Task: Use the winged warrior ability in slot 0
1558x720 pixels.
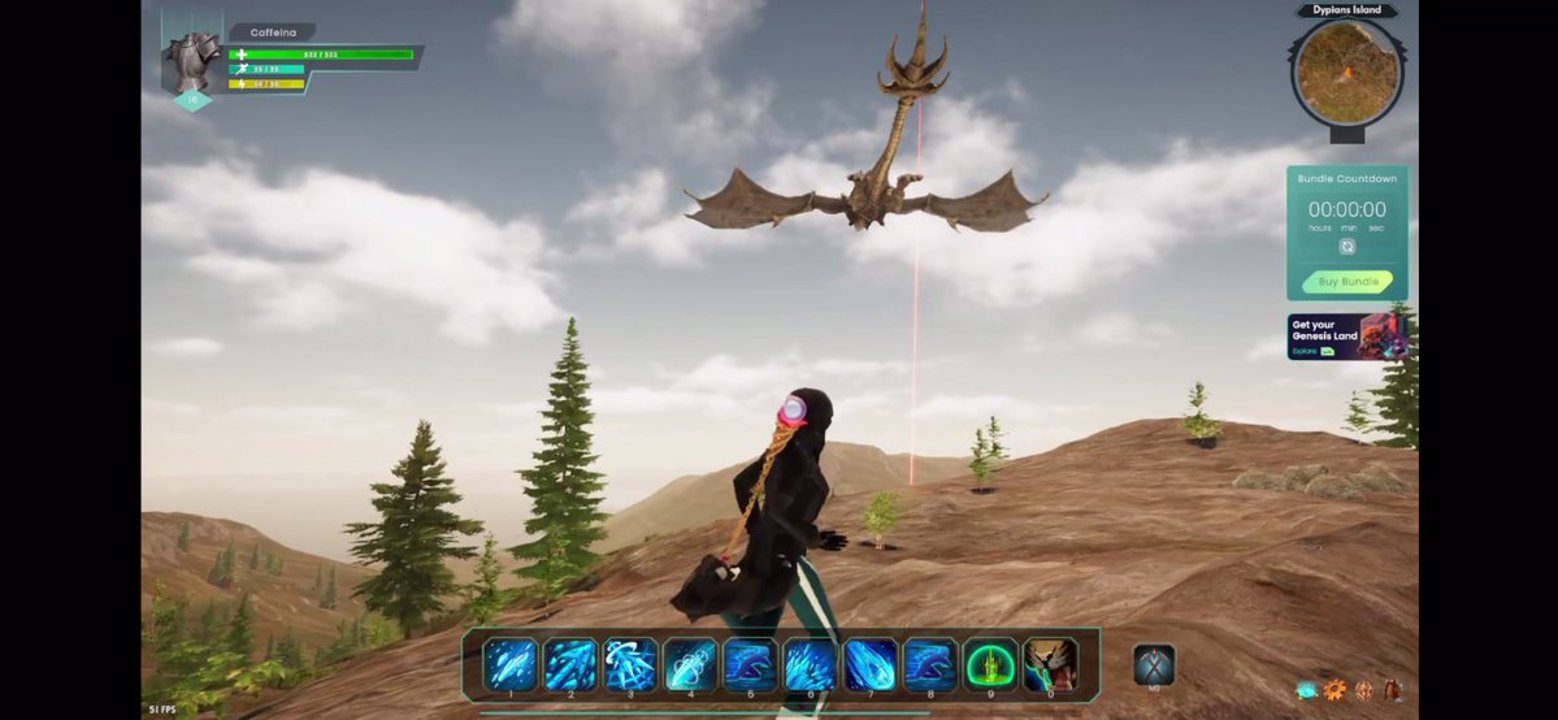Action: (x=1050, y=664)
